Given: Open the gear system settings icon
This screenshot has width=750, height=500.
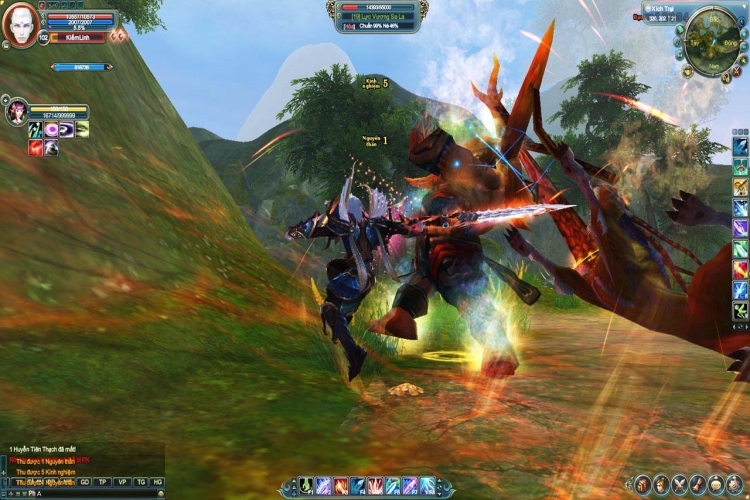Looking at the screenshot, I should [x=733, y=485].
